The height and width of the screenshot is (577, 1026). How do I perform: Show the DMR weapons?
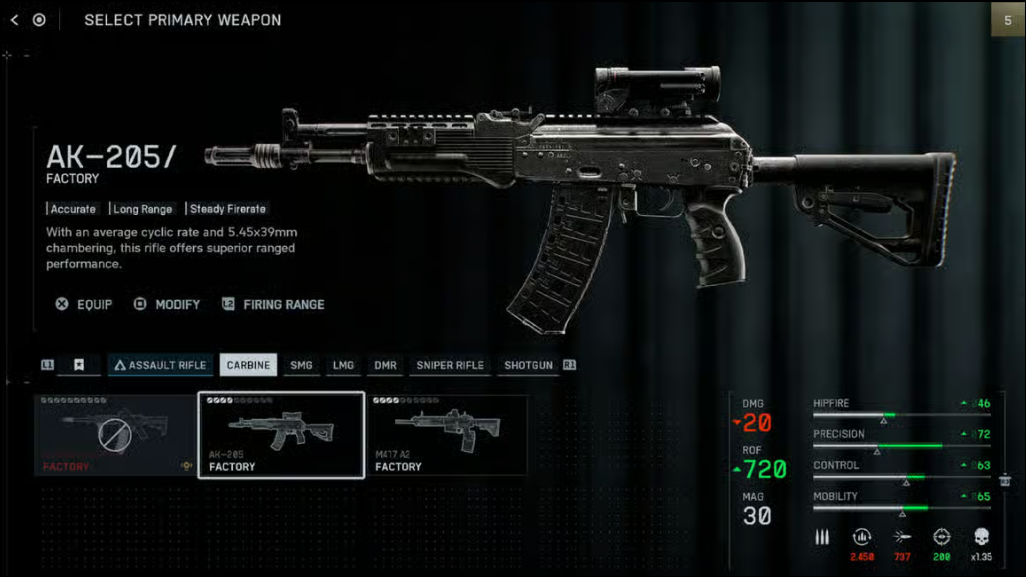coord(385,365)
